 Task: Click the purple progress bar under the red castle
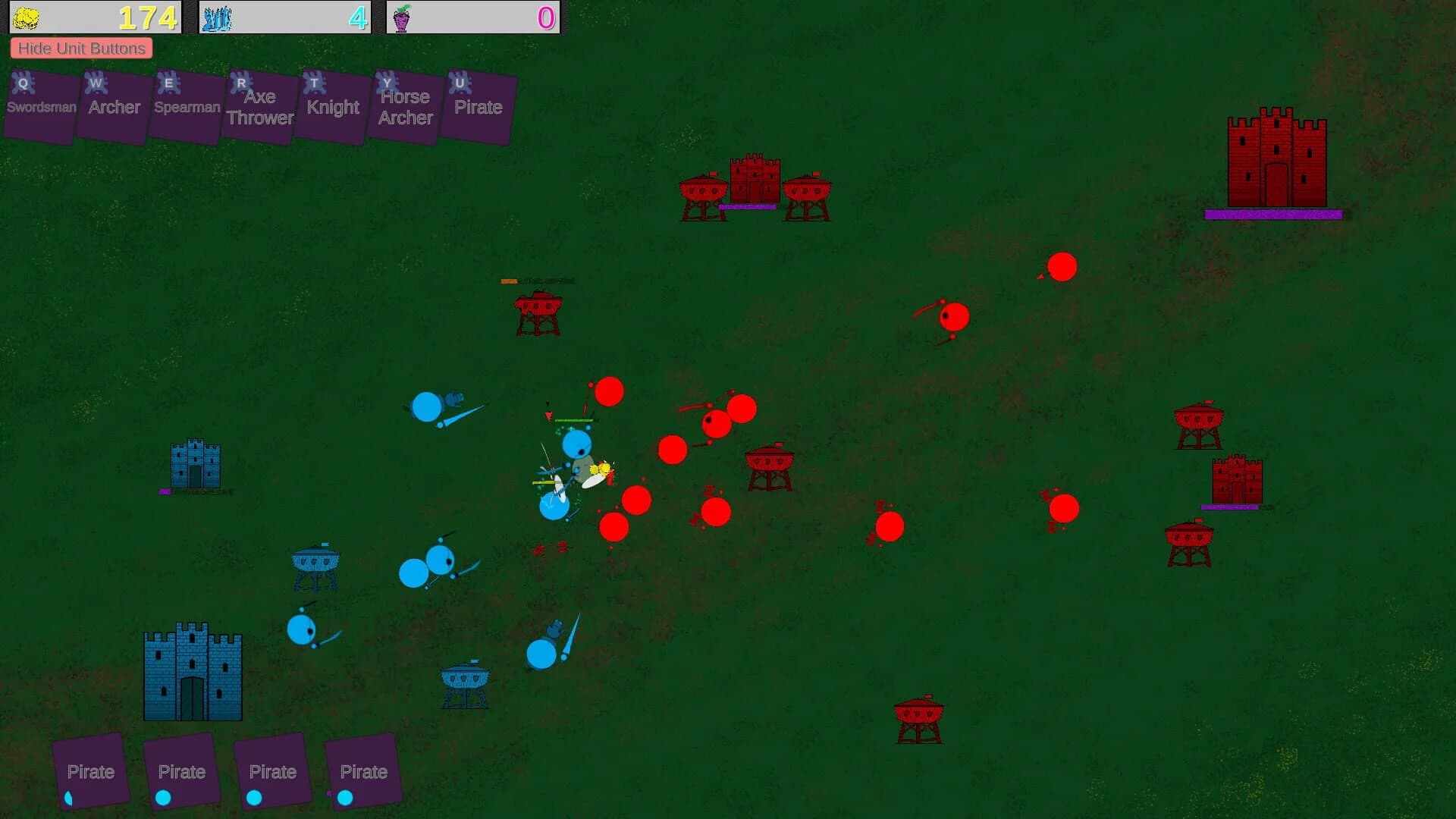(x=1274, y=215)
